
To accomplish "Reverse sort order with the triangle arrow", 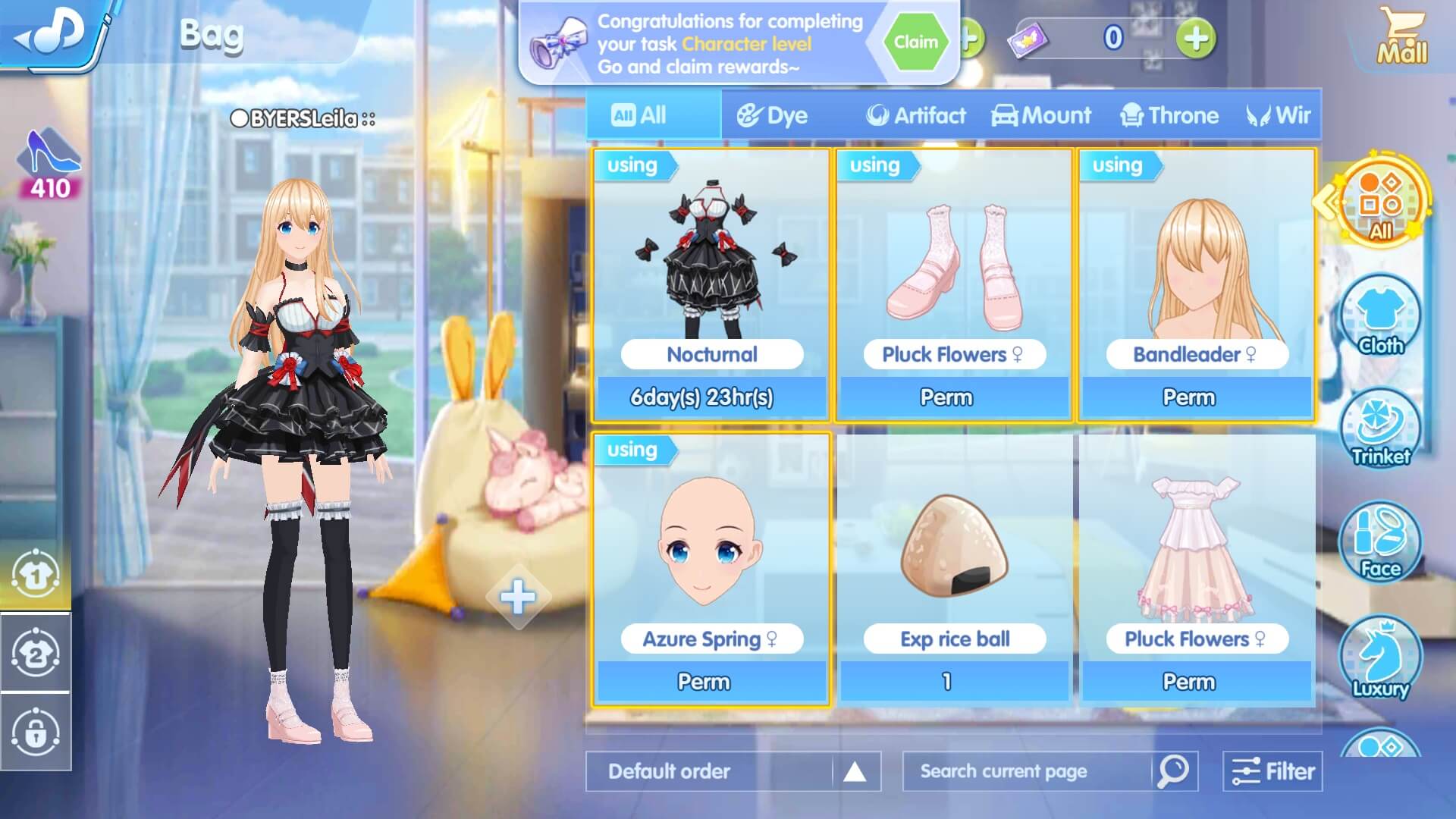I will pos(855,770).
